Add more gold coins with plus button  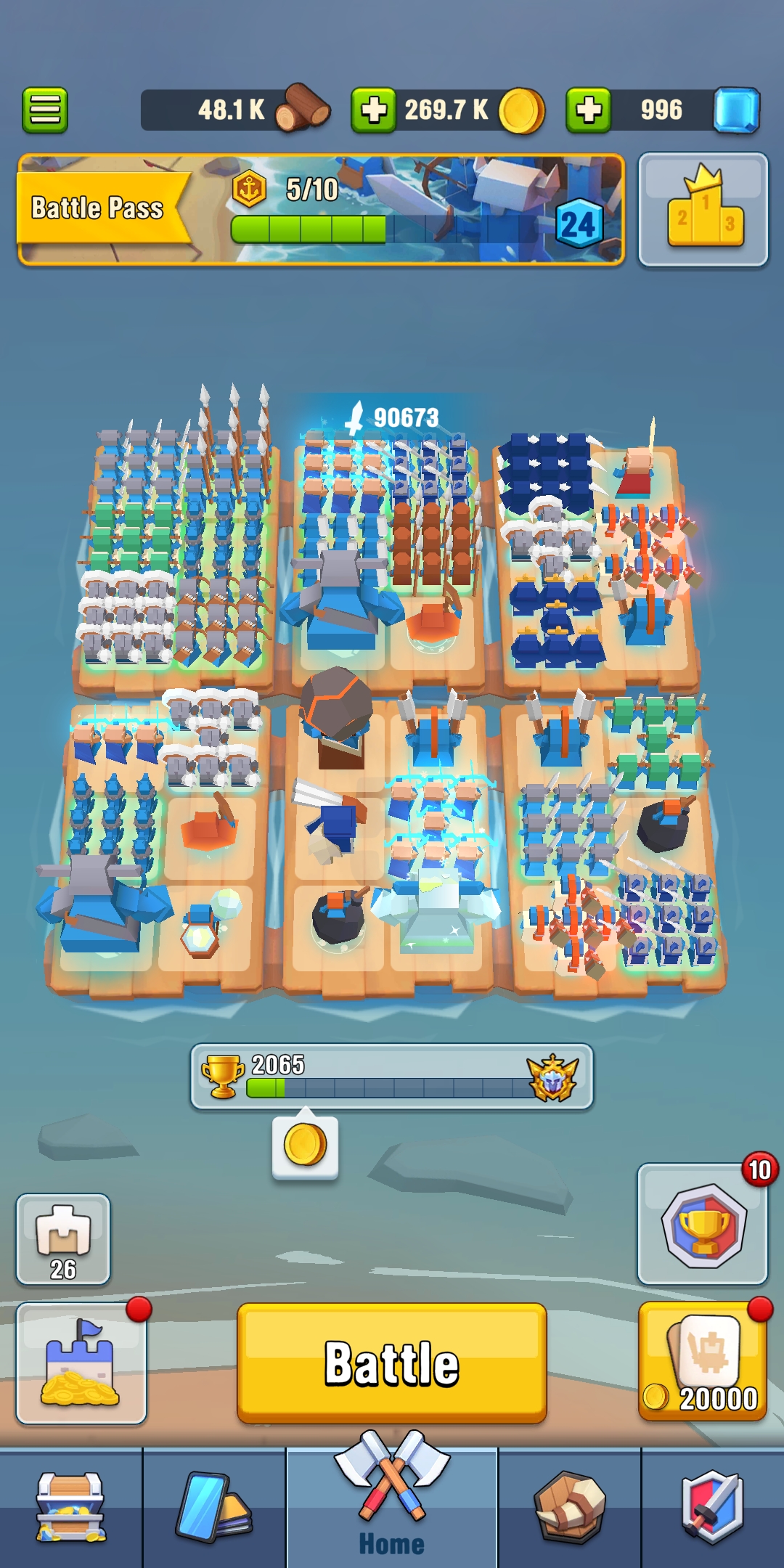[x=374, y=110]
